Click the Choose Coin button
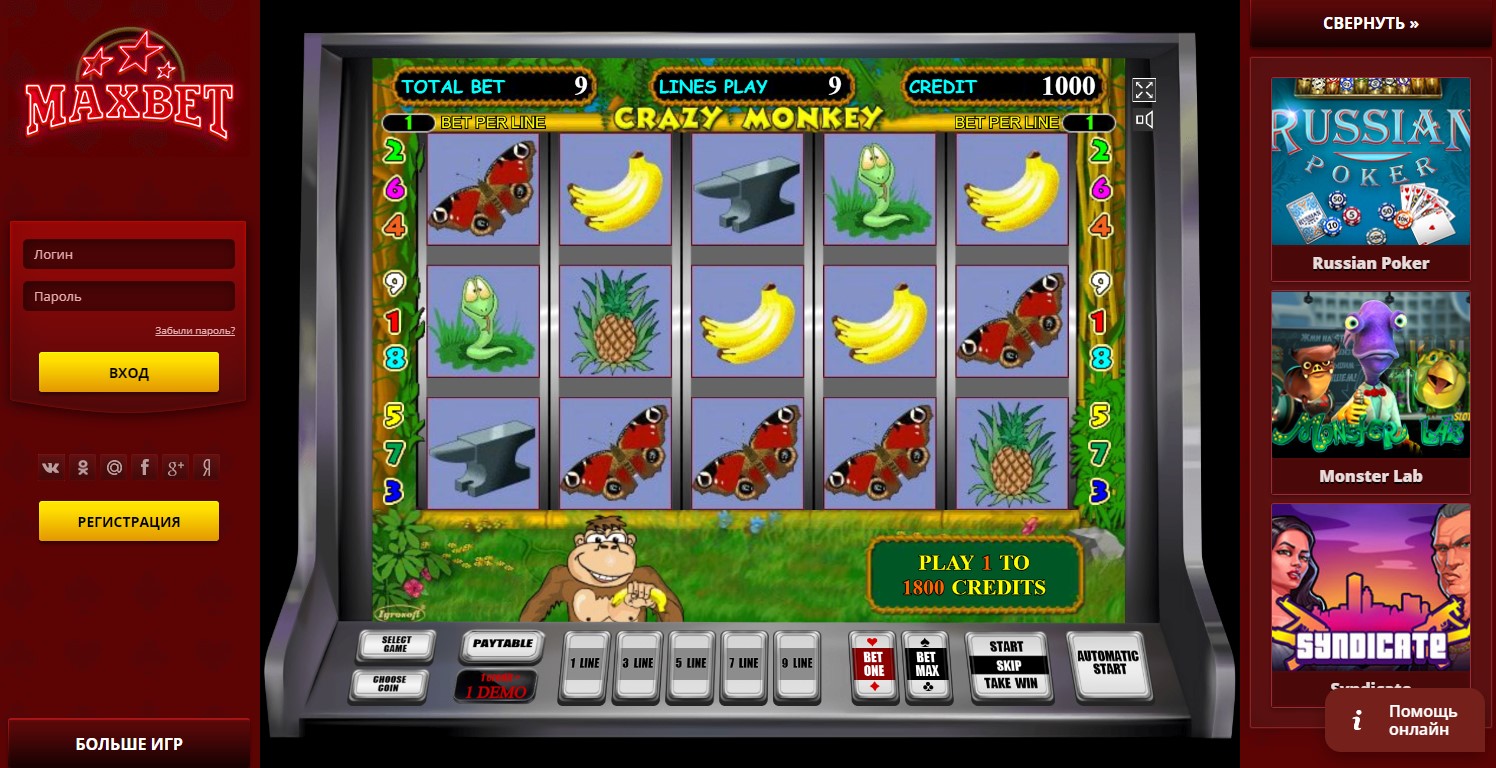The height and width of the screenshot is (768, 1496). [x=389, y=684]
